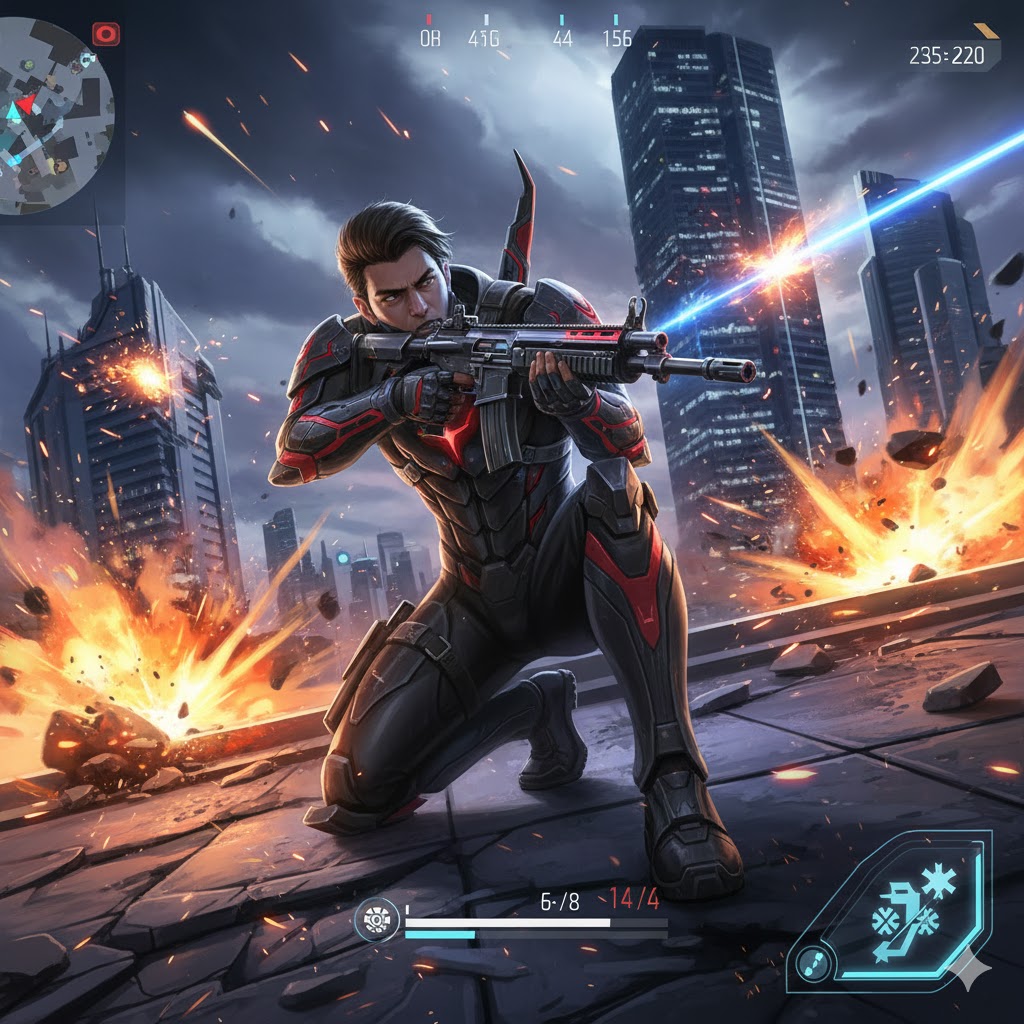Click the red record icon beside minimap
The image size is (1024, 1024).
click(x=105, y=35)
